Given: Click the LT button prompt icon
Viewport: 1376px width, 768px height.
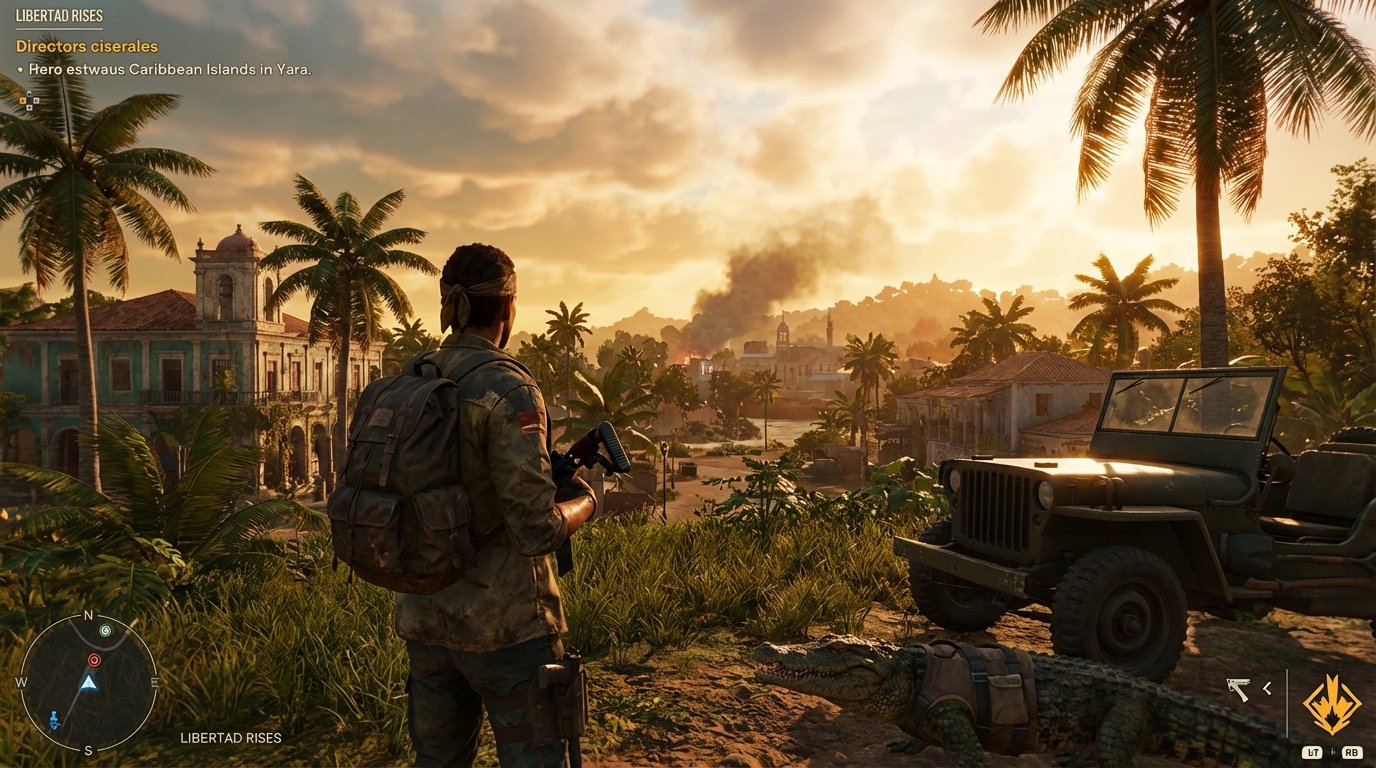Looking at the screenshot, I should [1312, 752].
